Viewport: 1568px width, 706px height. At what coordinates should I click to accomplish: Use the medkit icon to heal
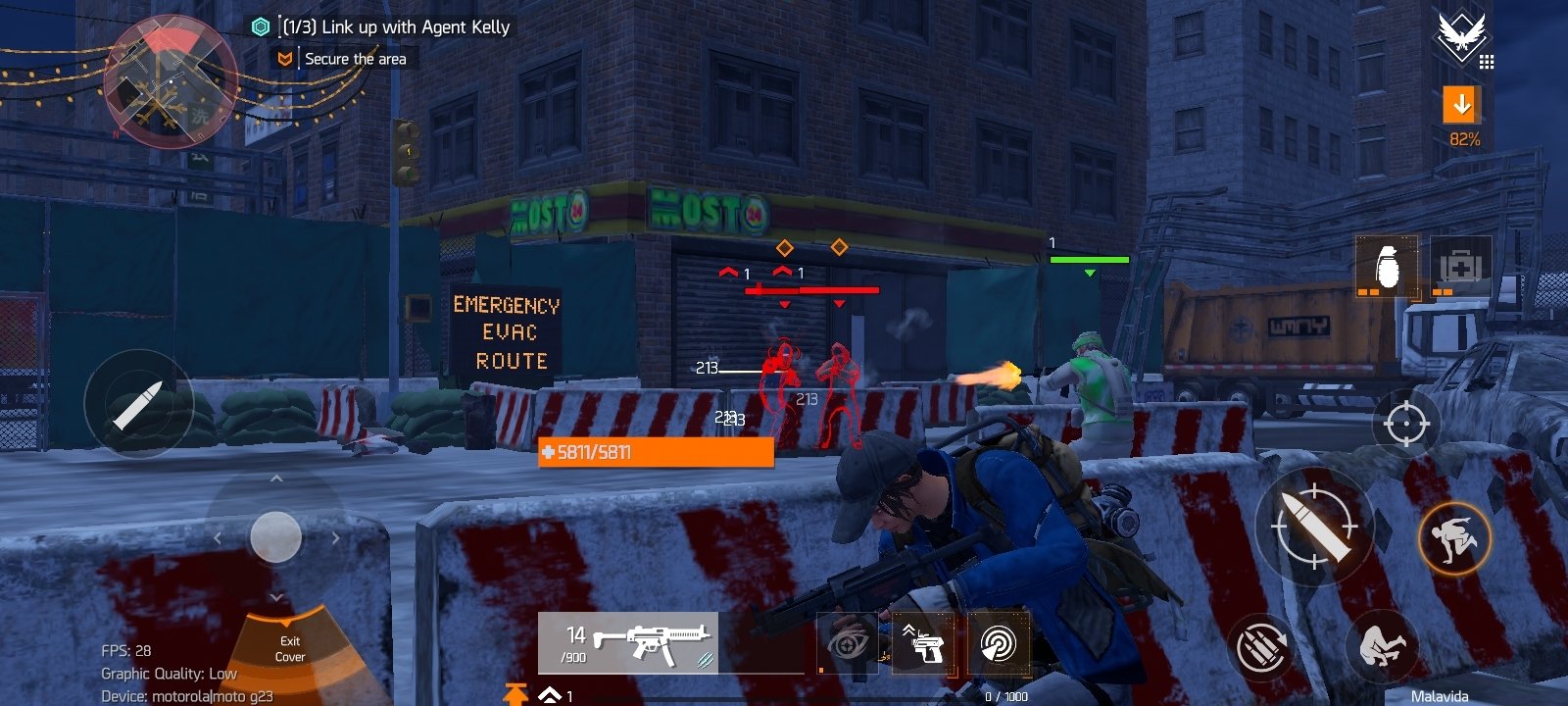[x=1460, y=266]
